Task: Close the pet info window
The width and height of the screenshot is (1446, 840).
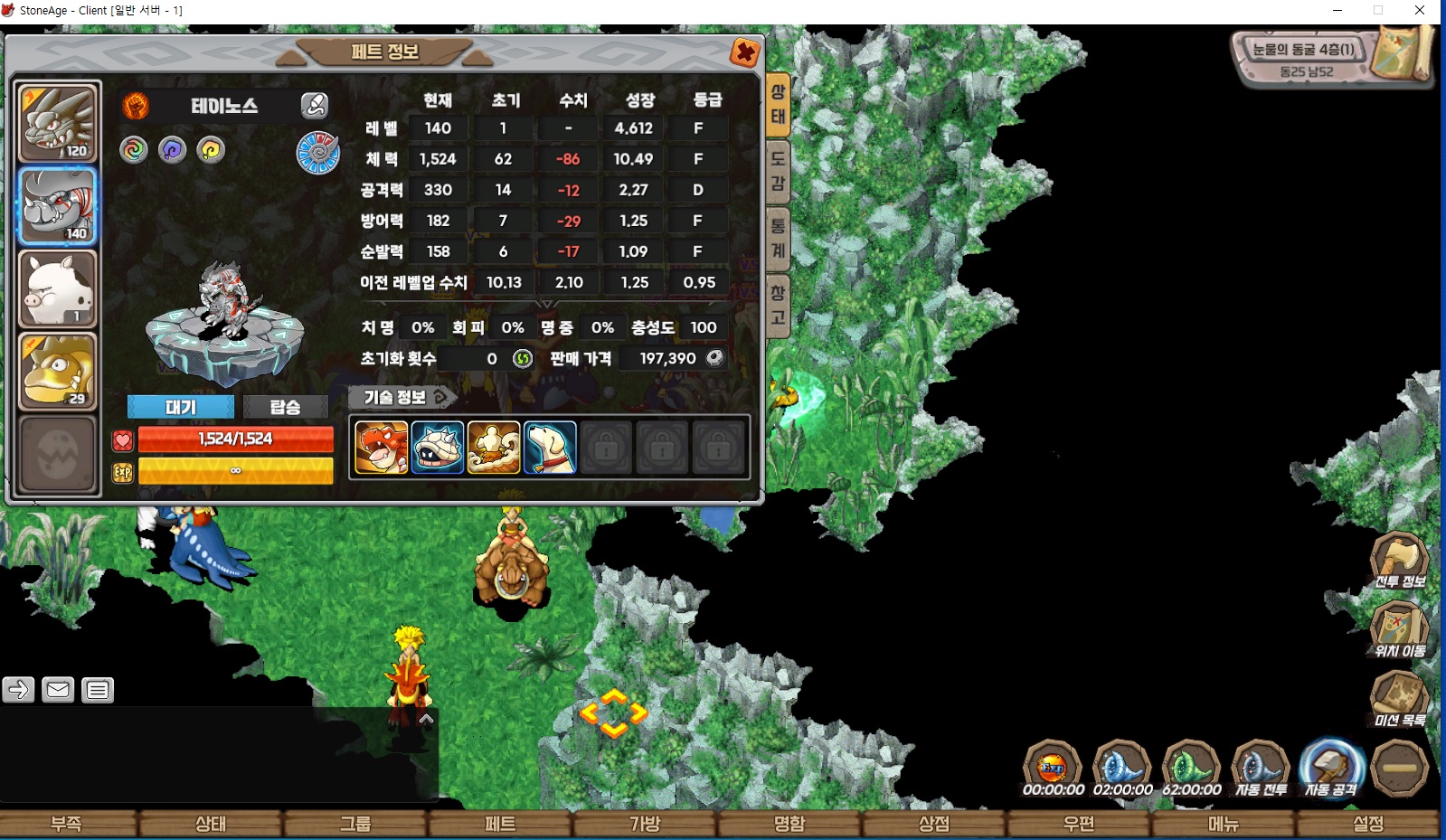Action: pos(744,53)
